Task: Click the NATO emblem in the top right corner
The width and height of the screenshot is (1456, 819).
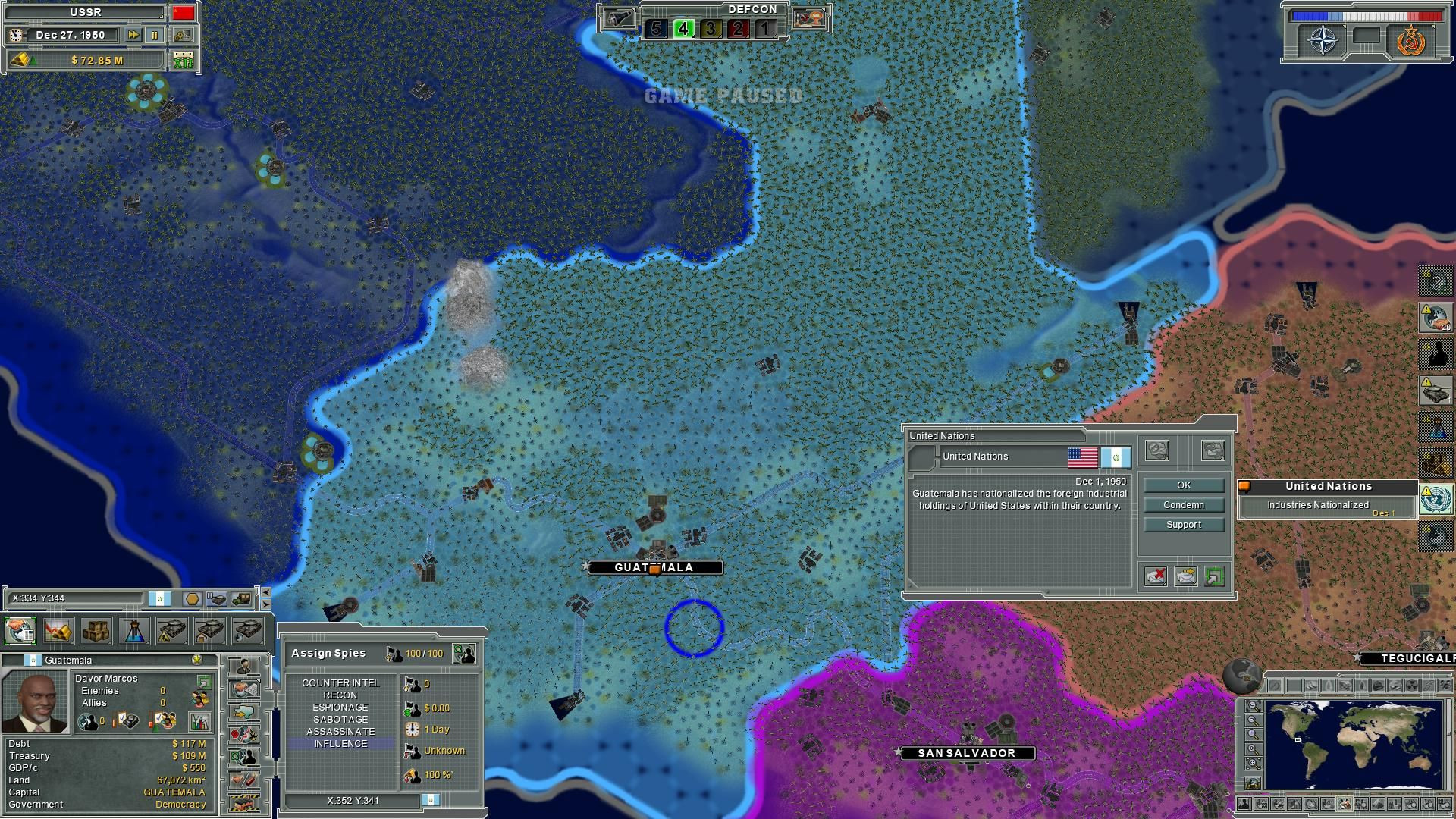Action: [1323, 40]
